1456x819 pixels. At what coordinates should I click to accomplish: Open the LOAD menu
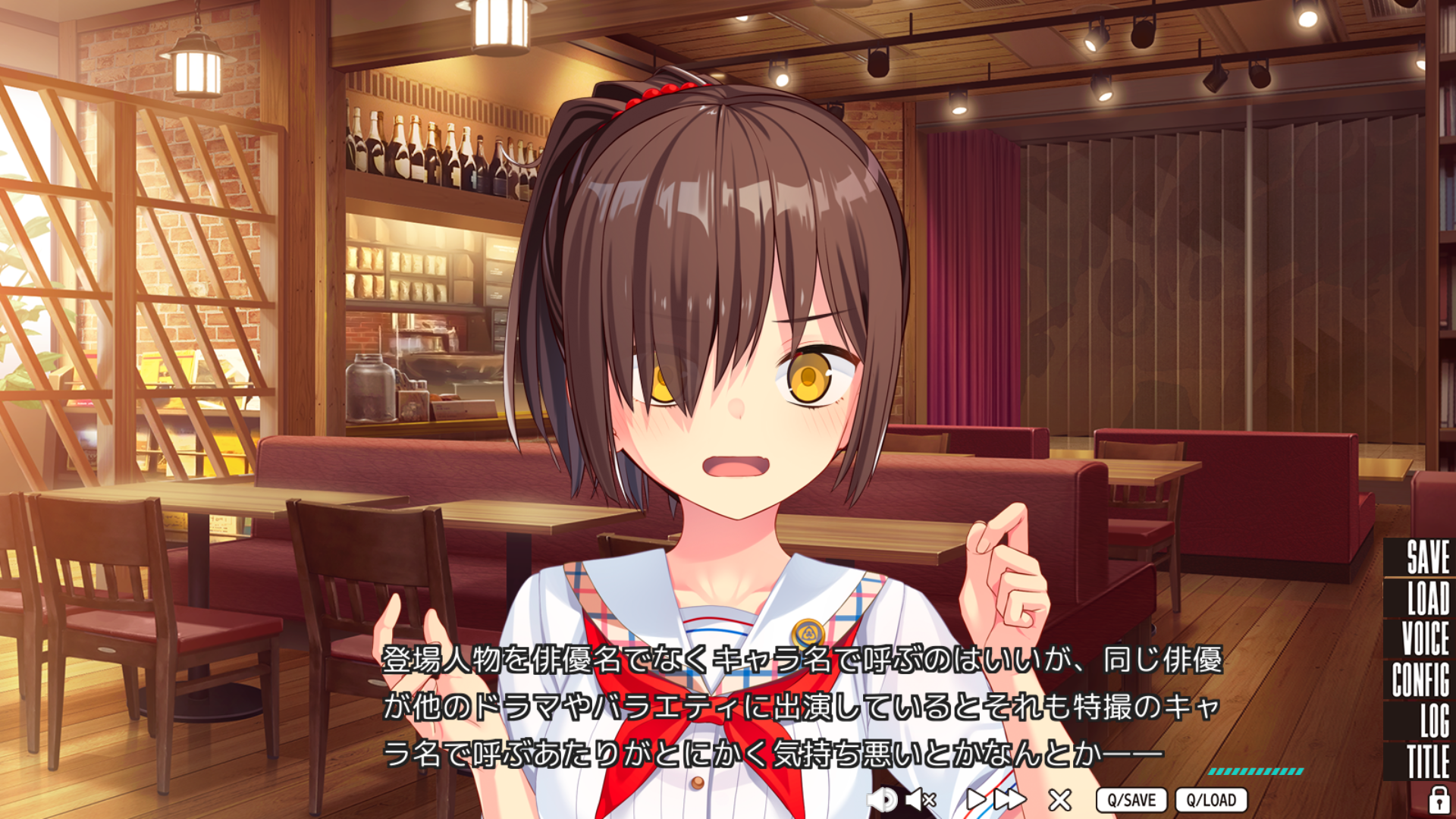1427,598
